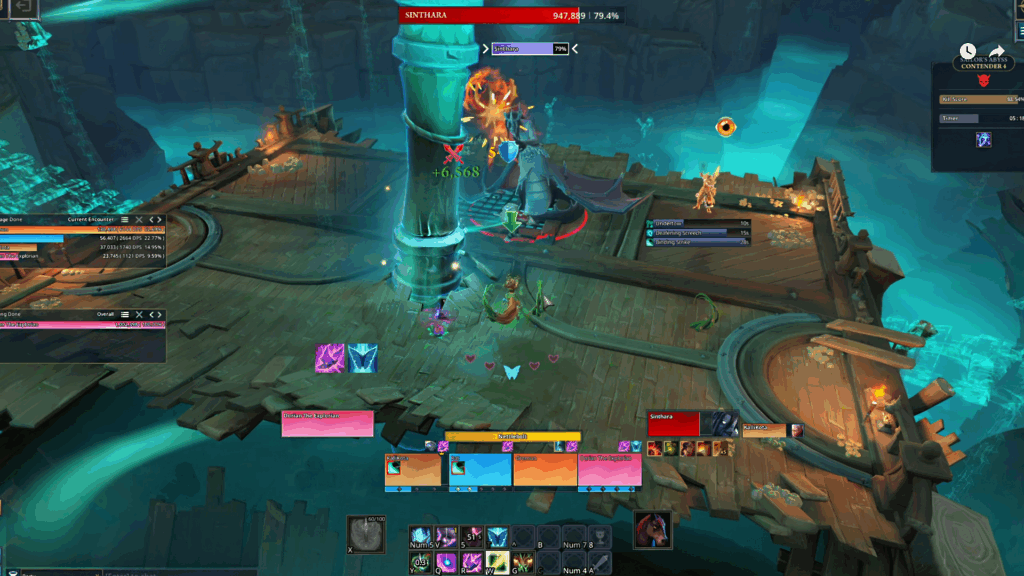Image resolution: width=1024 pixels, height=576 pixels.
Task: Click the purple affix icon in dungeon tracker
Action: point(984,140)
